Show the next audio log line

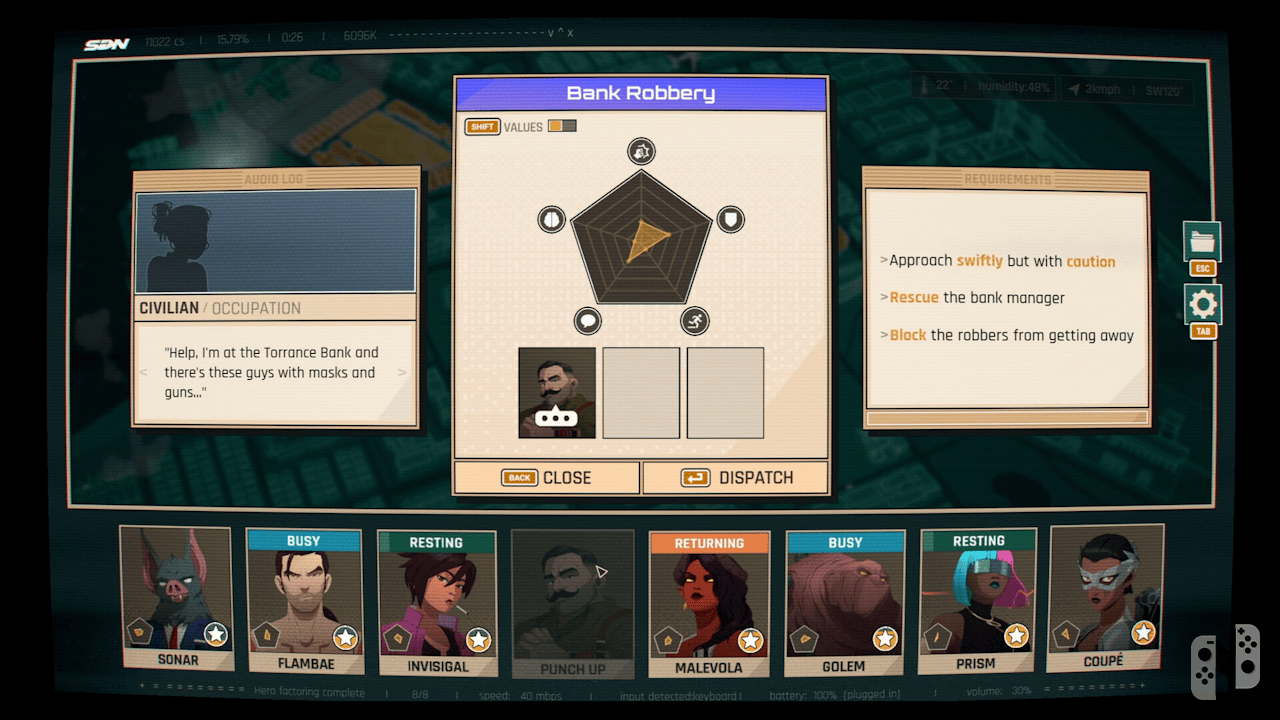(x=403, y=373)
